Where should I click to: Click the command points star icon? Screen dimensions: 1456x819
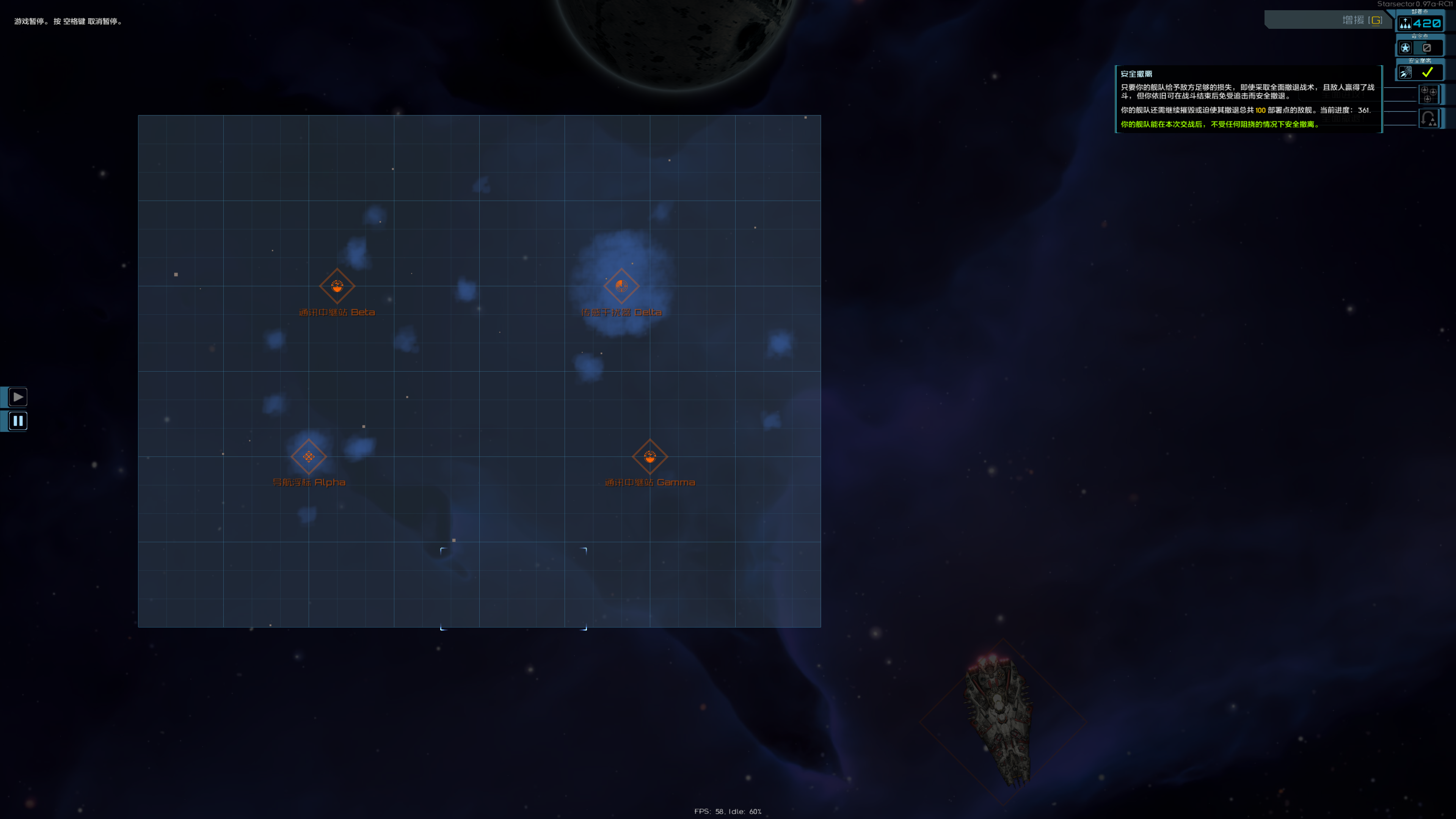[x=1406, y=47]
